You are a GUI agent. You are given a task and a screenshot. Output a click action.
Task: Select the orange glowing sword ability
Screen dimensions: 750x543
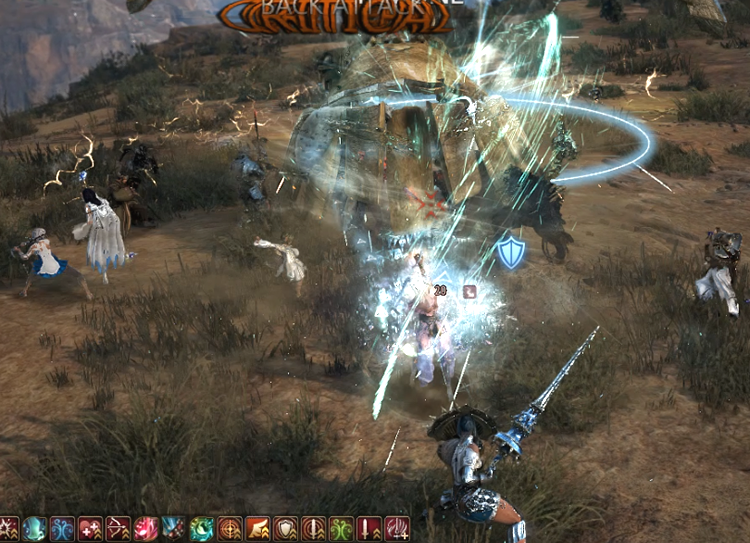(x=314, y=529)
